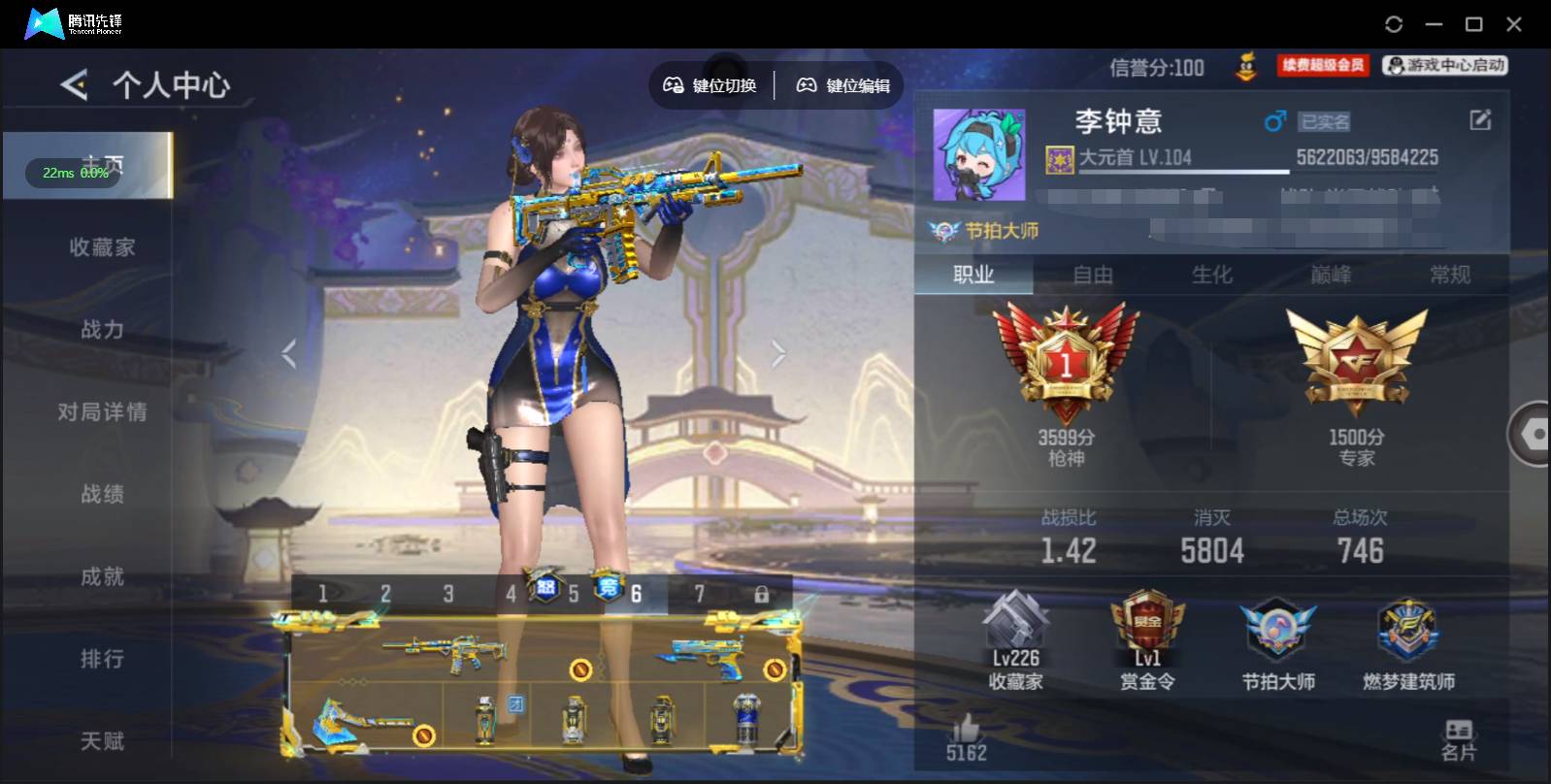Screen dimensions: 1551x784
Task: Click the crown icon beside 续费超级会员
Action: (x=1245, y=66)
